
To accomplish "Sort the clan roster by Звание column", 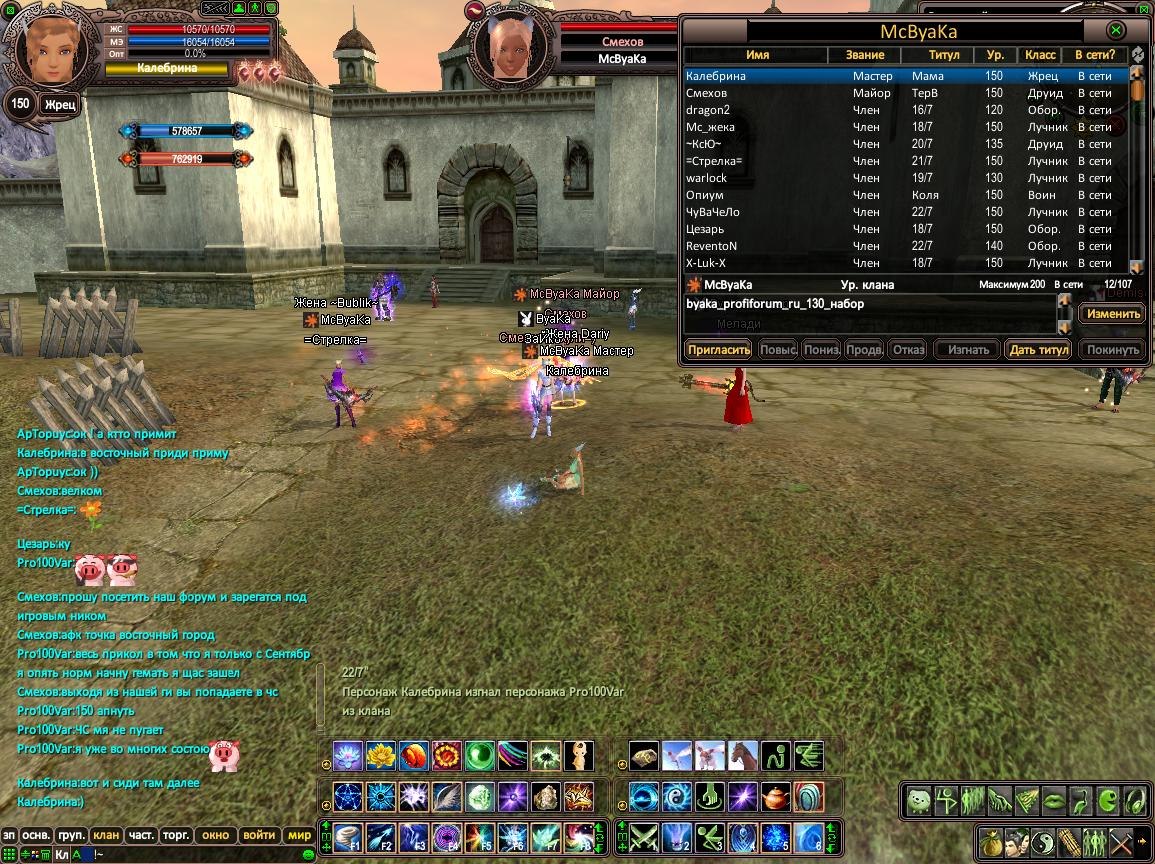I will coord(864,55).
